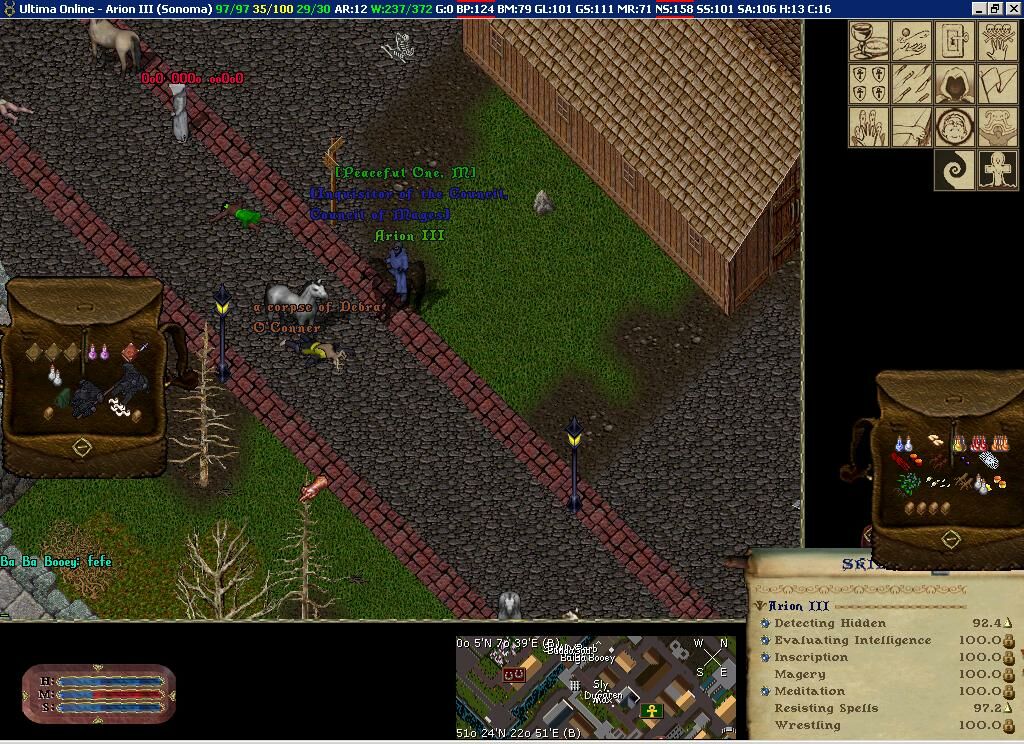Cast the Create Food spell icon
This screenshot has height=744, width=1024.
[x=869, y=42]
